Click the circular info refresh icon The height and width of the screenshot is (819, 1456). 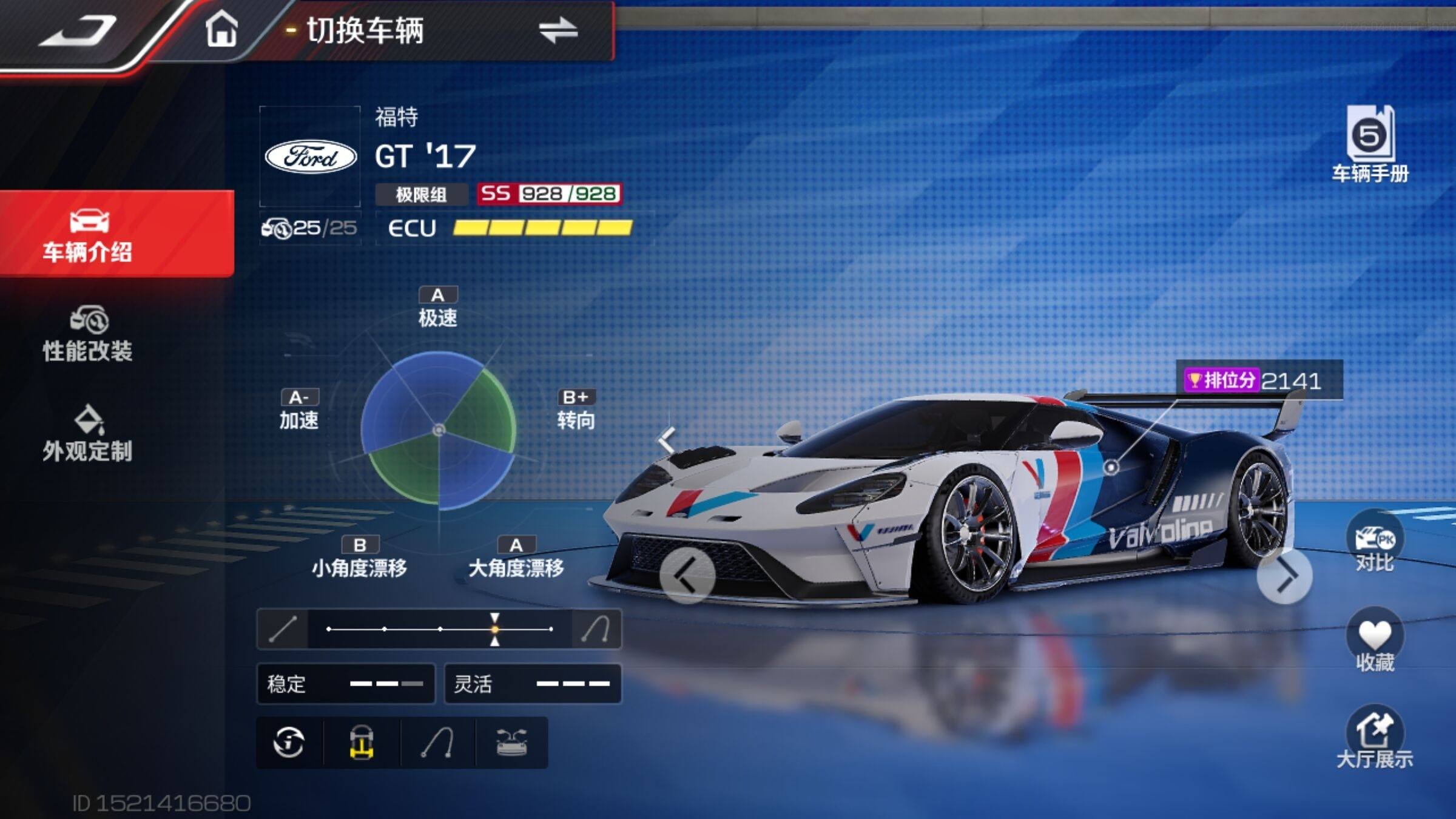(x=289, y=743)
